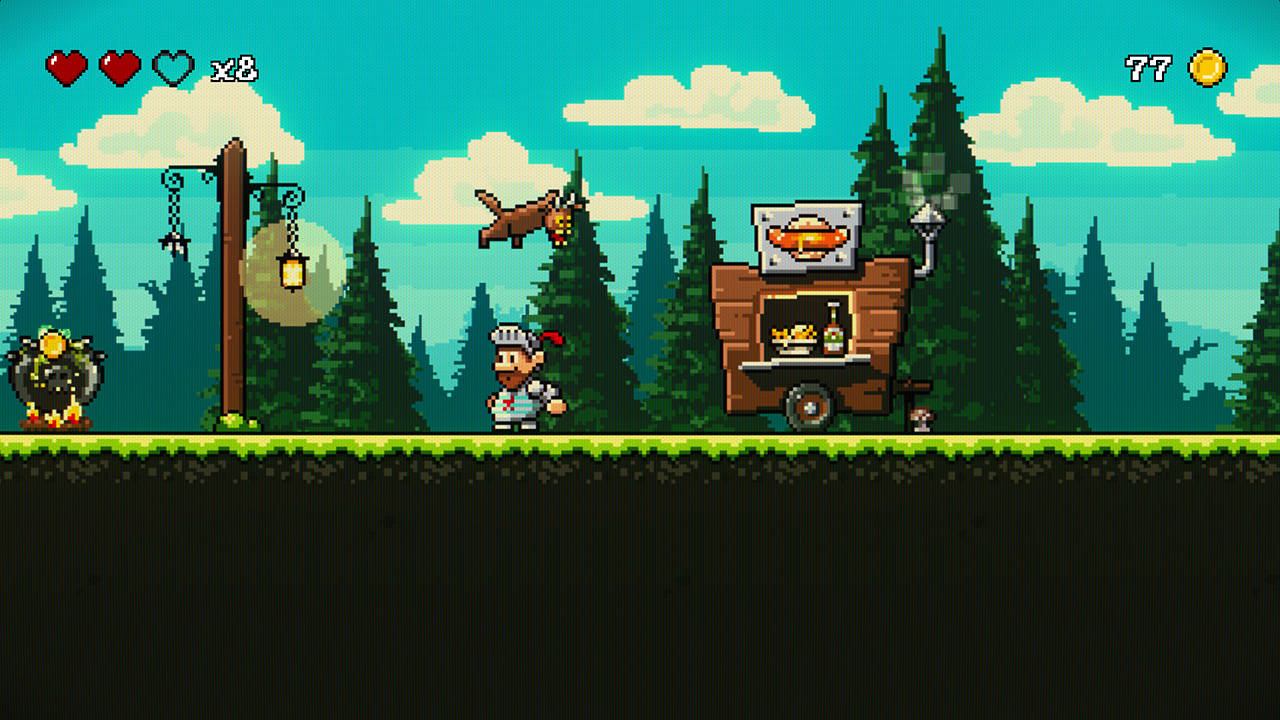Screen dimensions: 1280x720
Task: Click the gold coin icon near the coin counter
Action: click(x=1209, y=66)
